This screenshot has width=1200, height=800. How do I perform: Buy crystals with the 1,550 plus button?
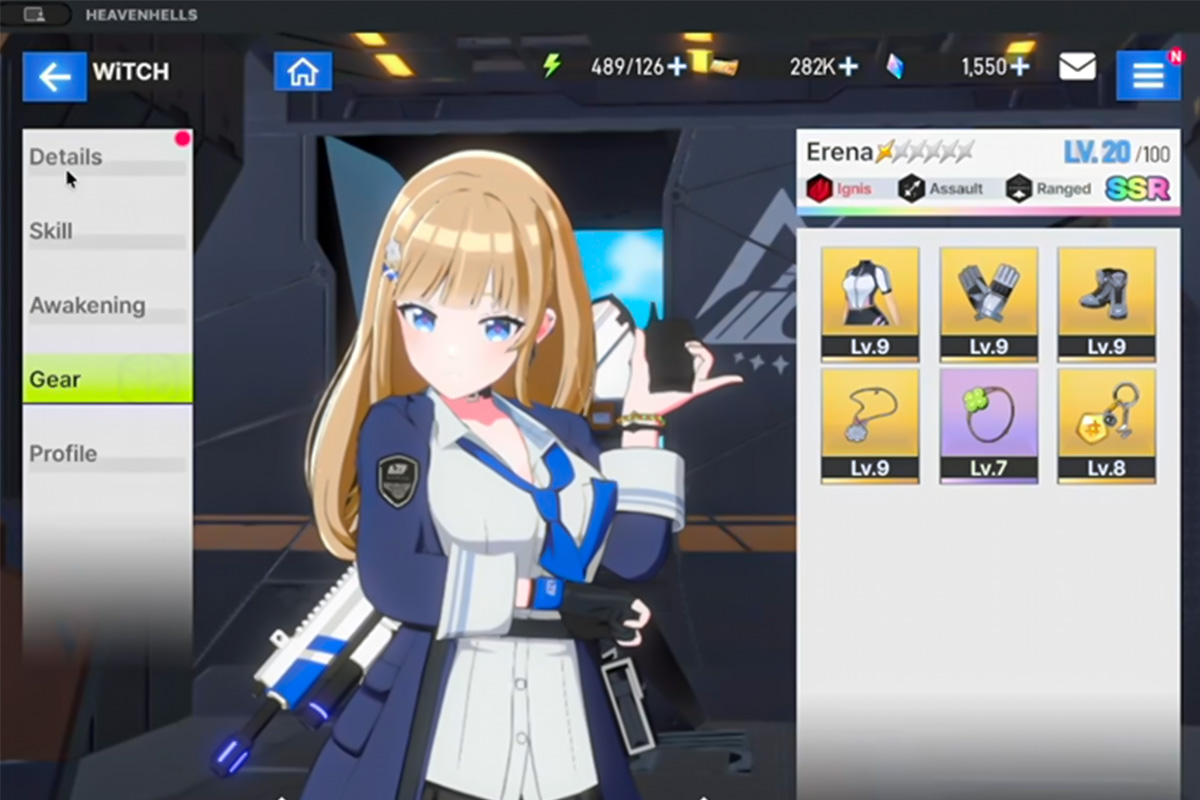tap(1019, 66)
